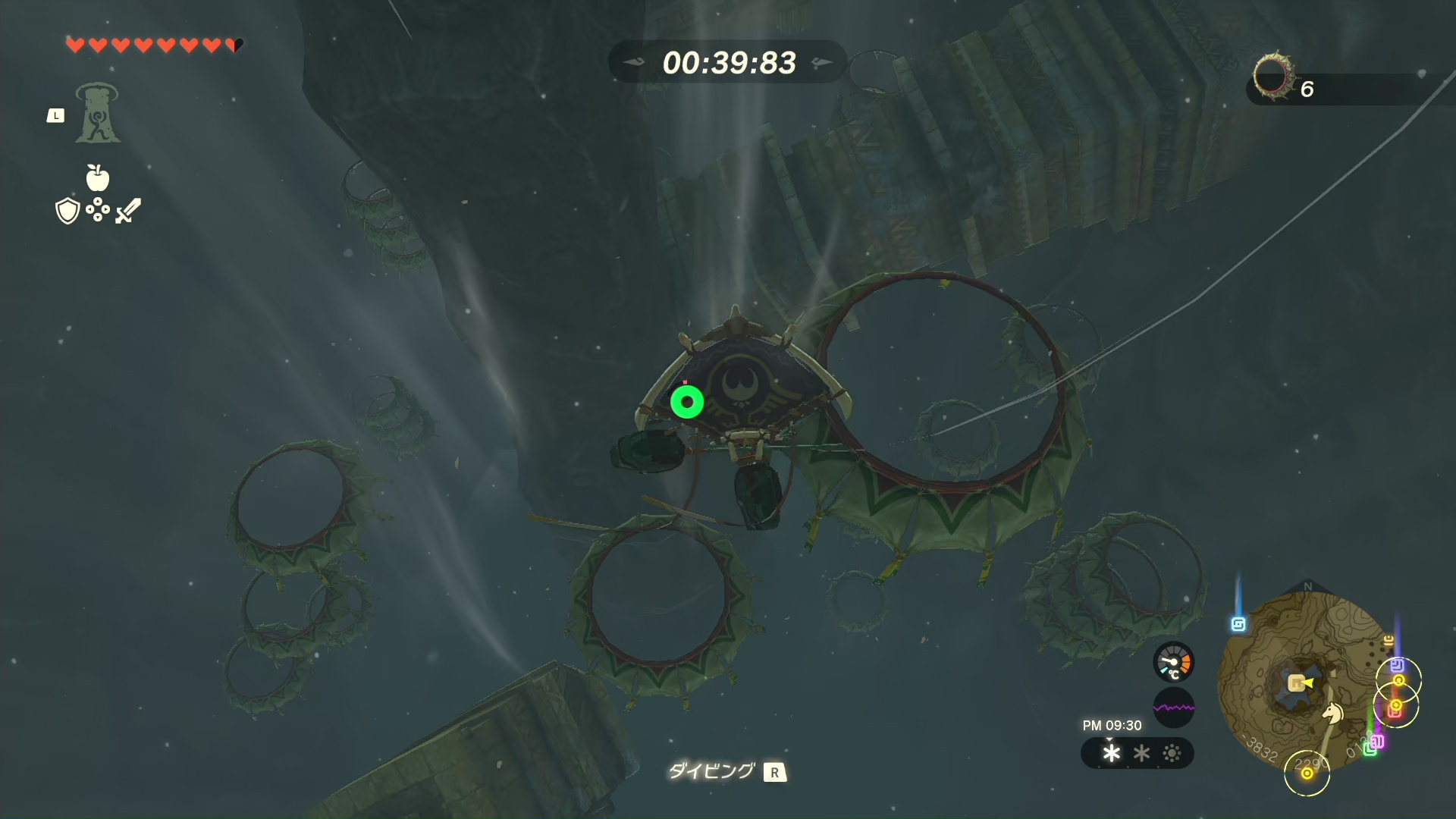
Task: Select the Ascend ability icon
Action: (x=97, y=113)
